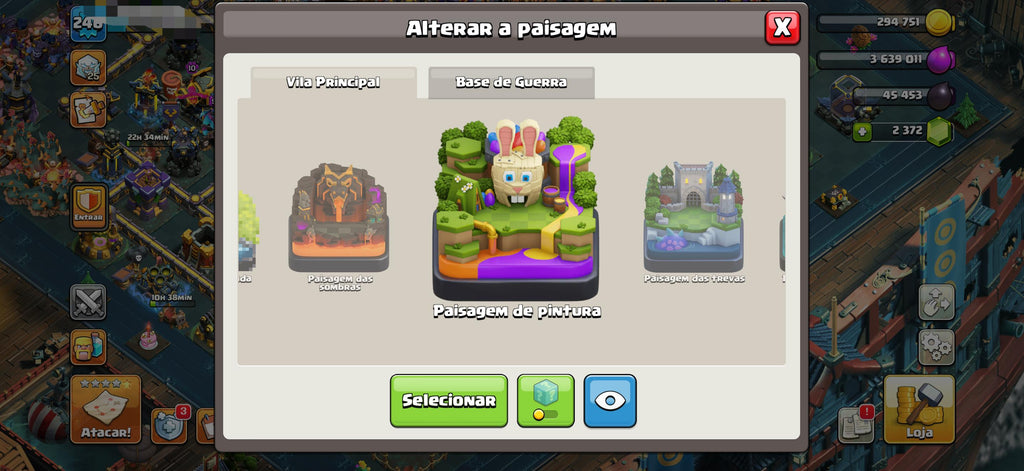Preview scenery with the blue eye button
The height and width of the screenshot is (471, 1024).
pyautogui.click(x=610, y=400)
